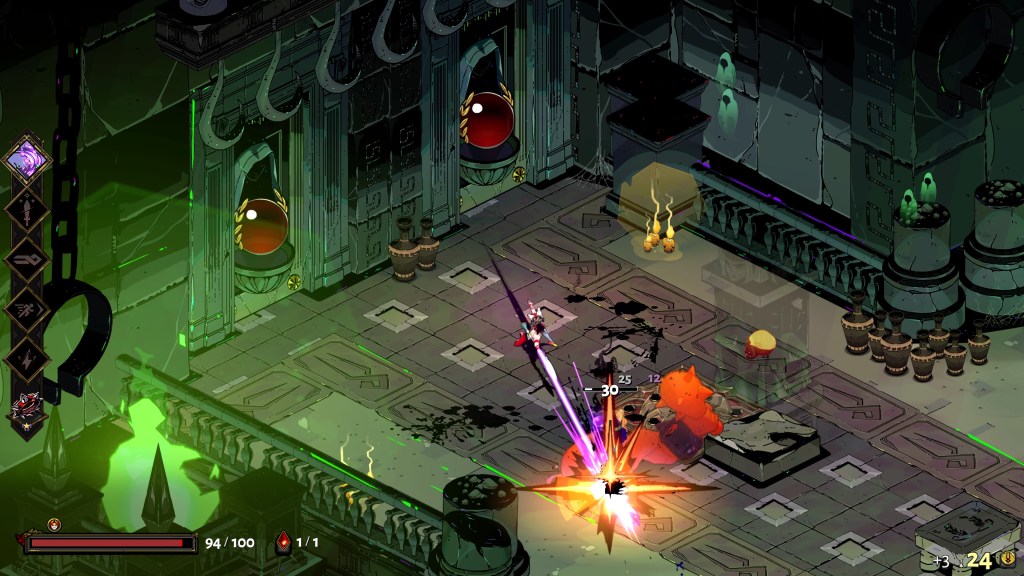Click the death defiance face icon
Image resolution: width=1024 pixels, height=576 pixels.
point(54,524)
